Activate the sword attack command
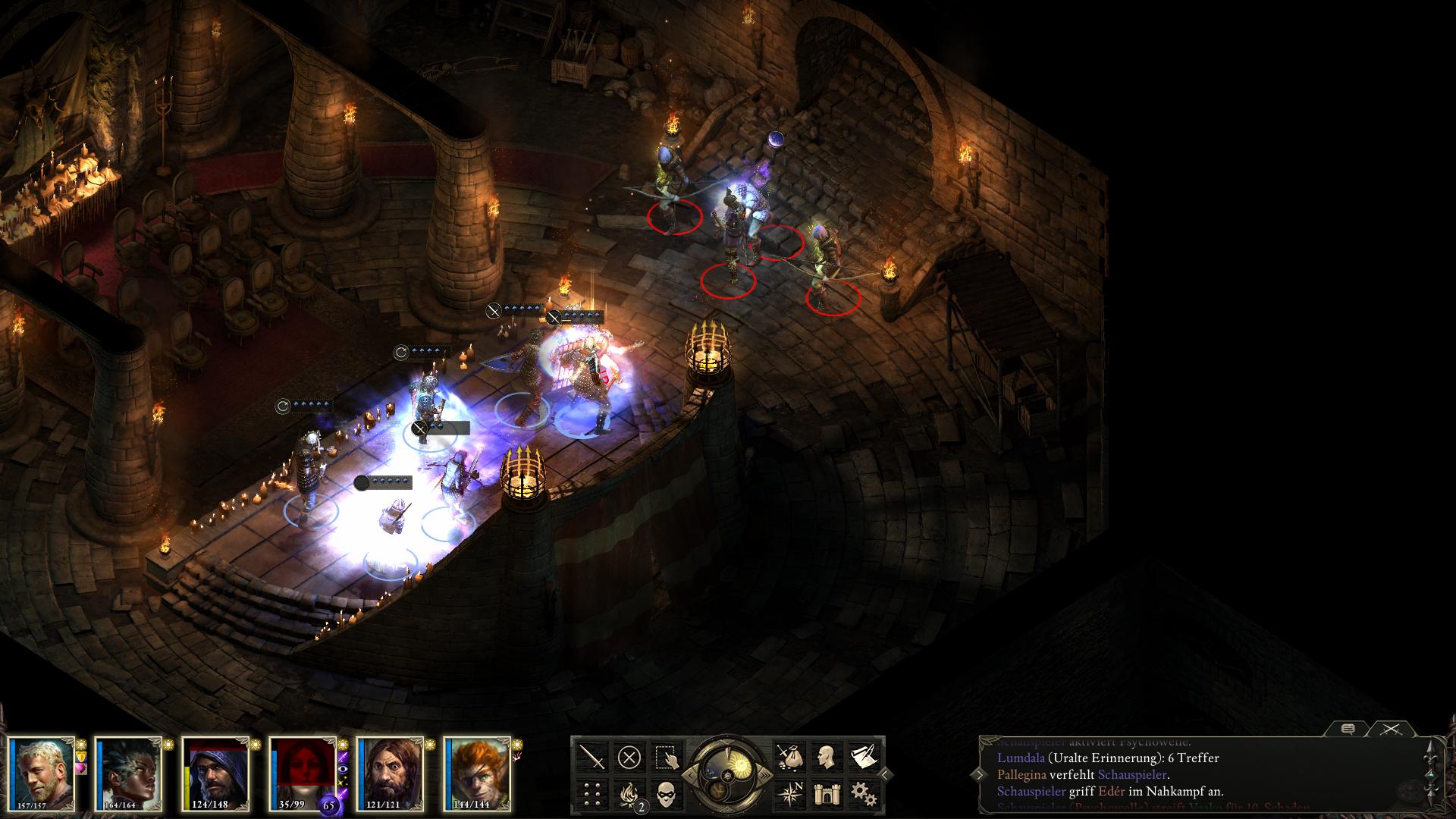This screenshot has height=819, width=1456. coord(592,757)
